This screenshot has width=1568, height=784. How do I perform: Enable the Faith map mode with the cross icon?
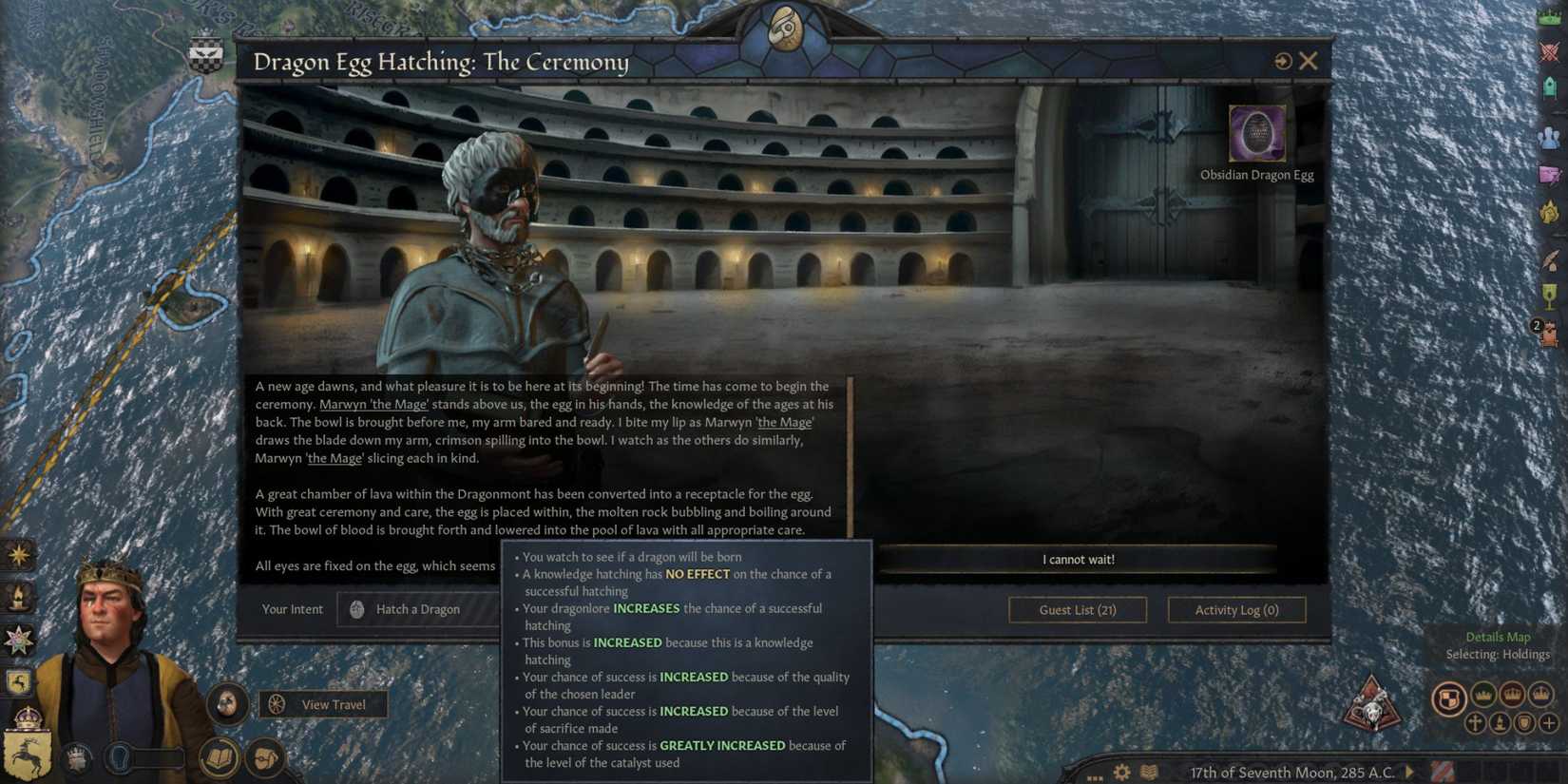pyautogui.click(x=1475, y=723)
